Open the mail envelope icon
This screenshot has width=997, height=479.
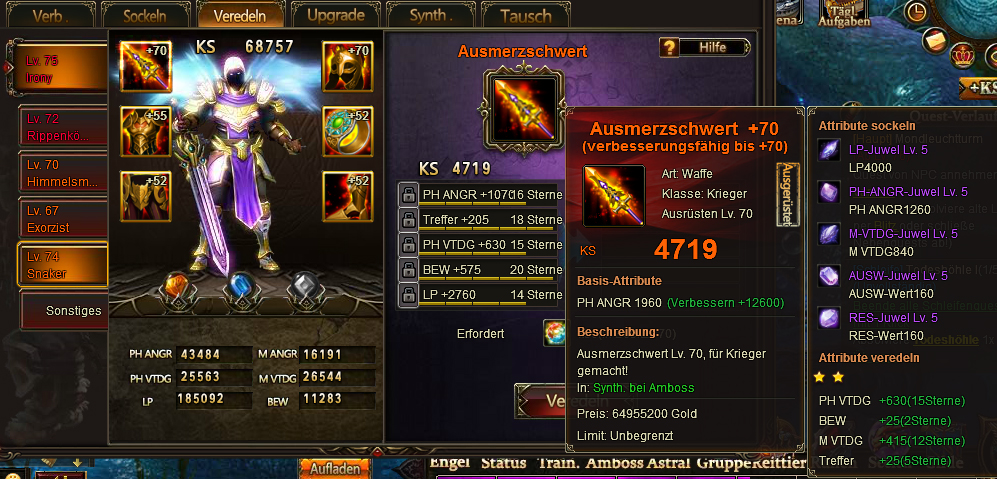point(935,41)
